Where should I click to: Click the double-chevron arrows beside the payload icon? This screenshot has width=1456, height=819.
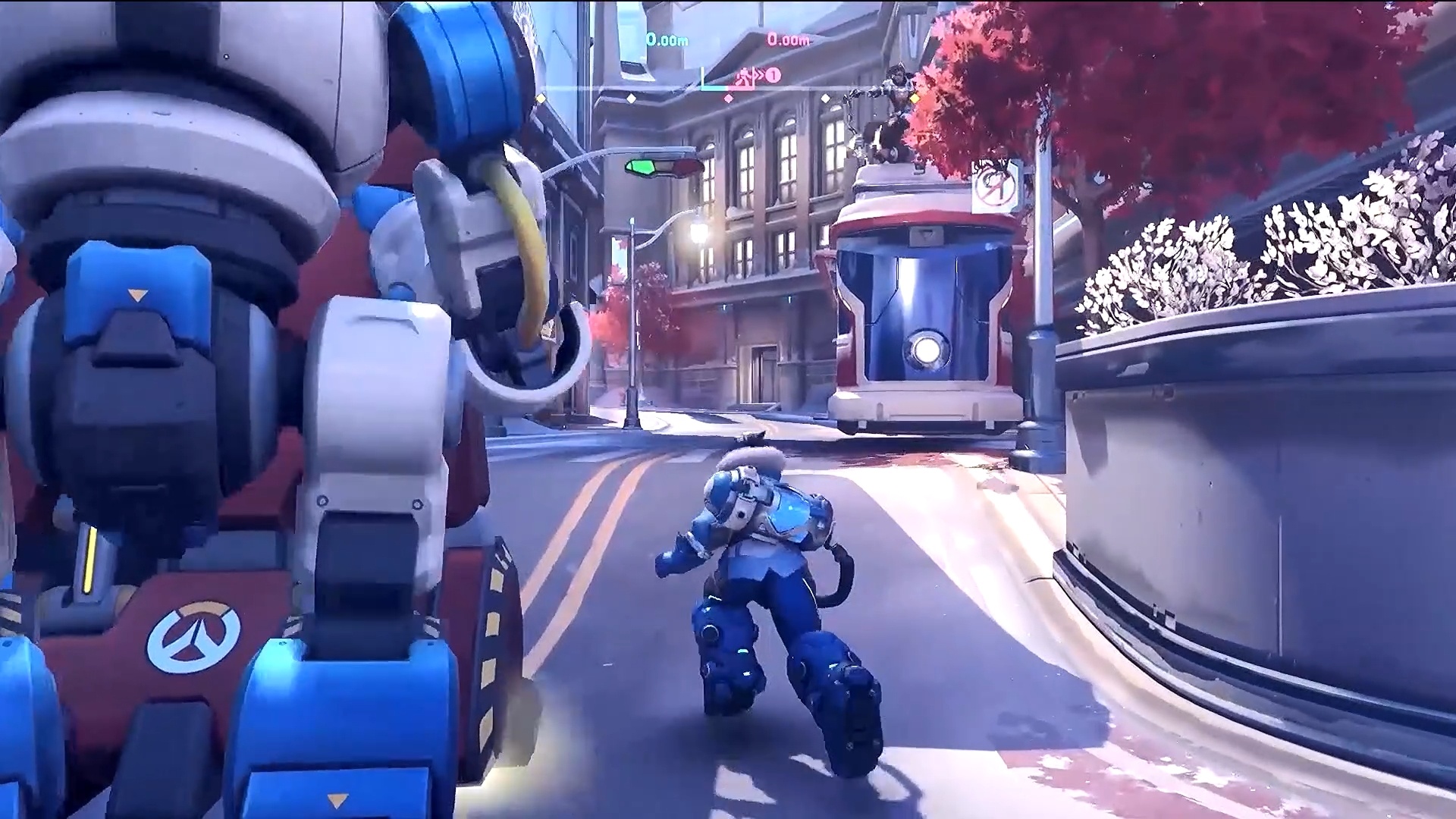pyautogui.click(x=759, y=74)
